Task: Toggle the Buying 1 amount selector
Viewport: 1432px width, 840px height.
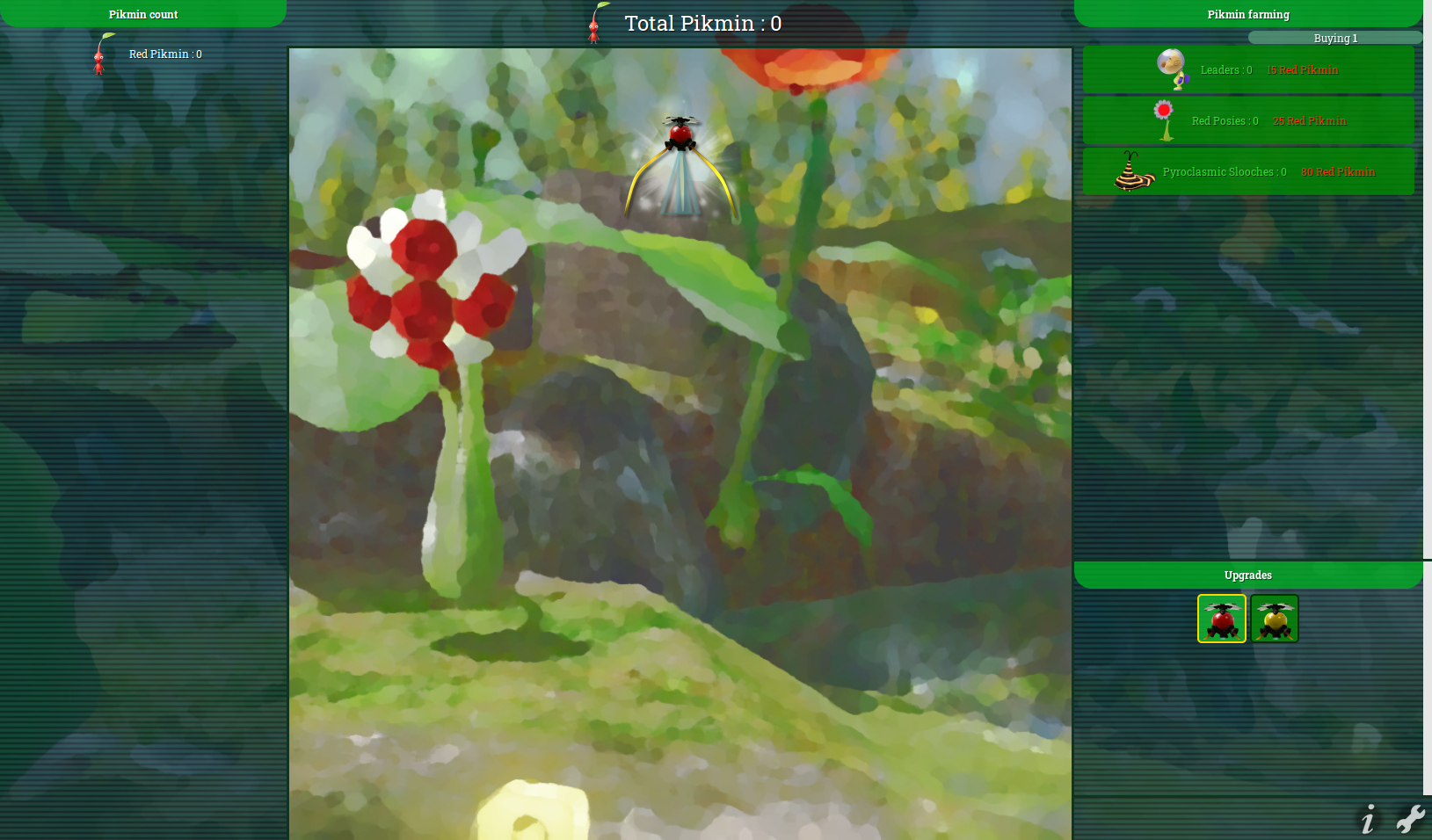Action: (x=1334, y=38)
